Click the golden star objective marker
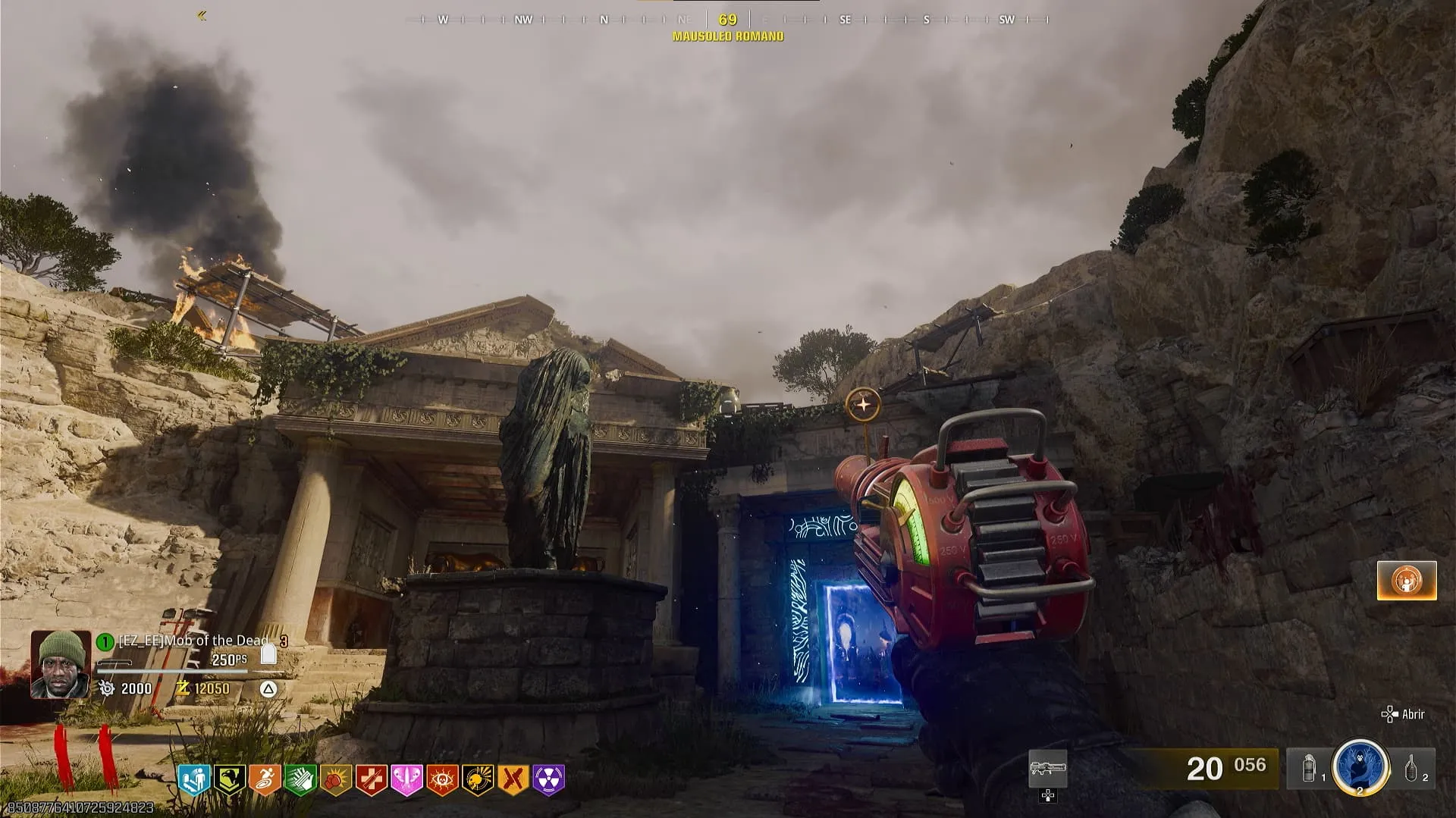This screenshot has width=1456, height=818. 863,406
